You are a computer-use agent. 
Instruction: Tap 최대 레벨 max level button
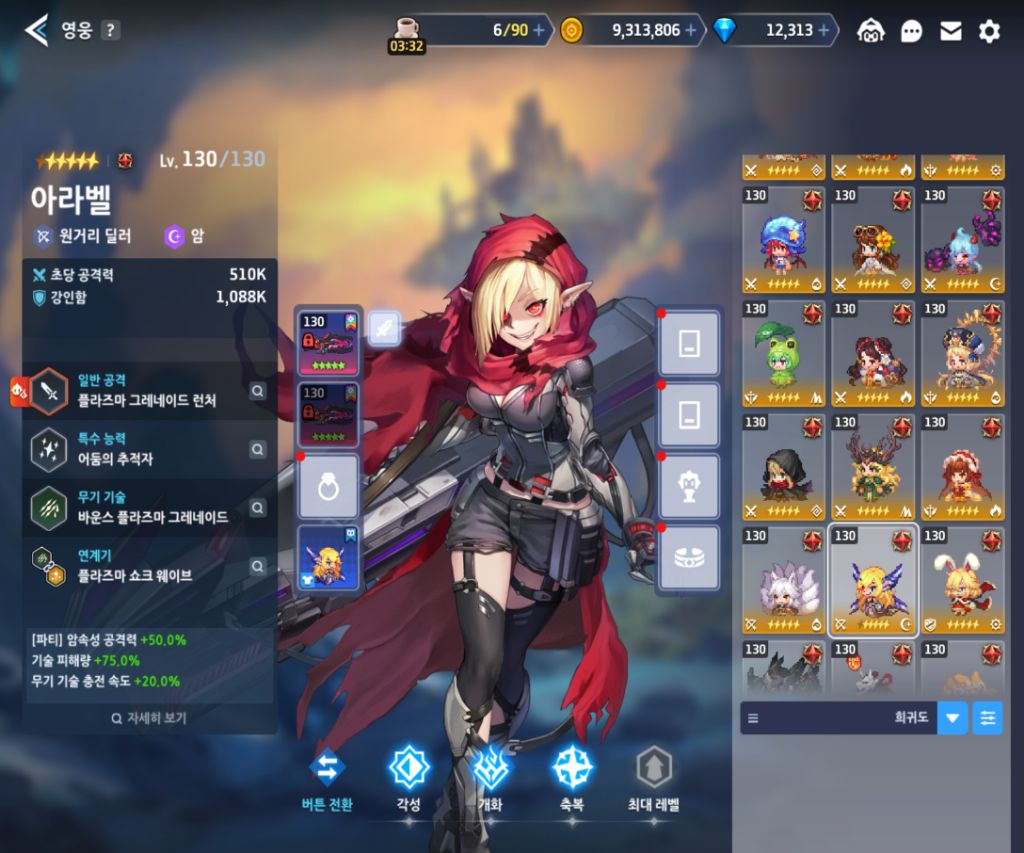click(x=653, y=777)
